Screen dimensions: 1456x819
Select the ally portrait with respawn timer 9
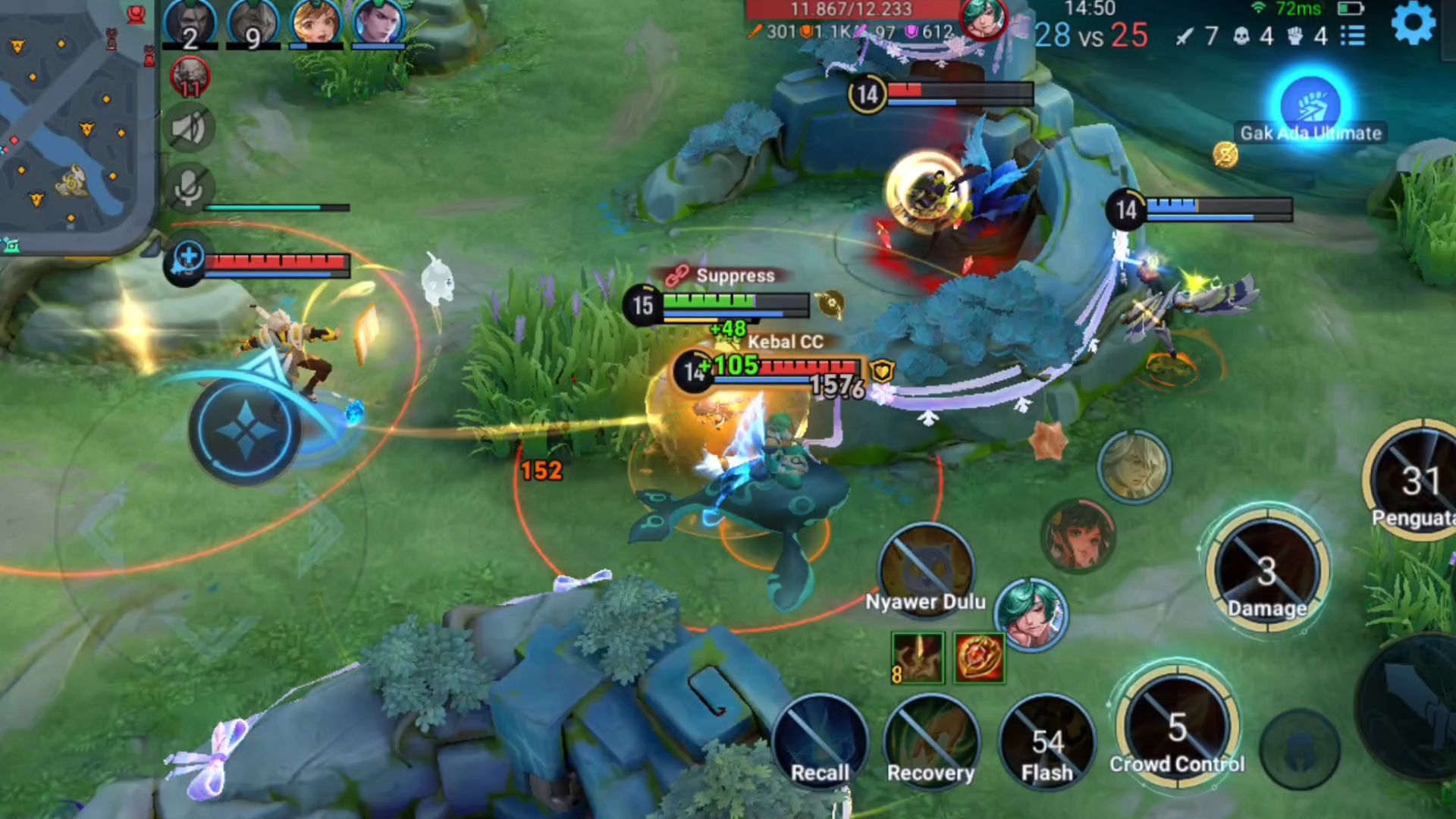click(x=253, y=24)
